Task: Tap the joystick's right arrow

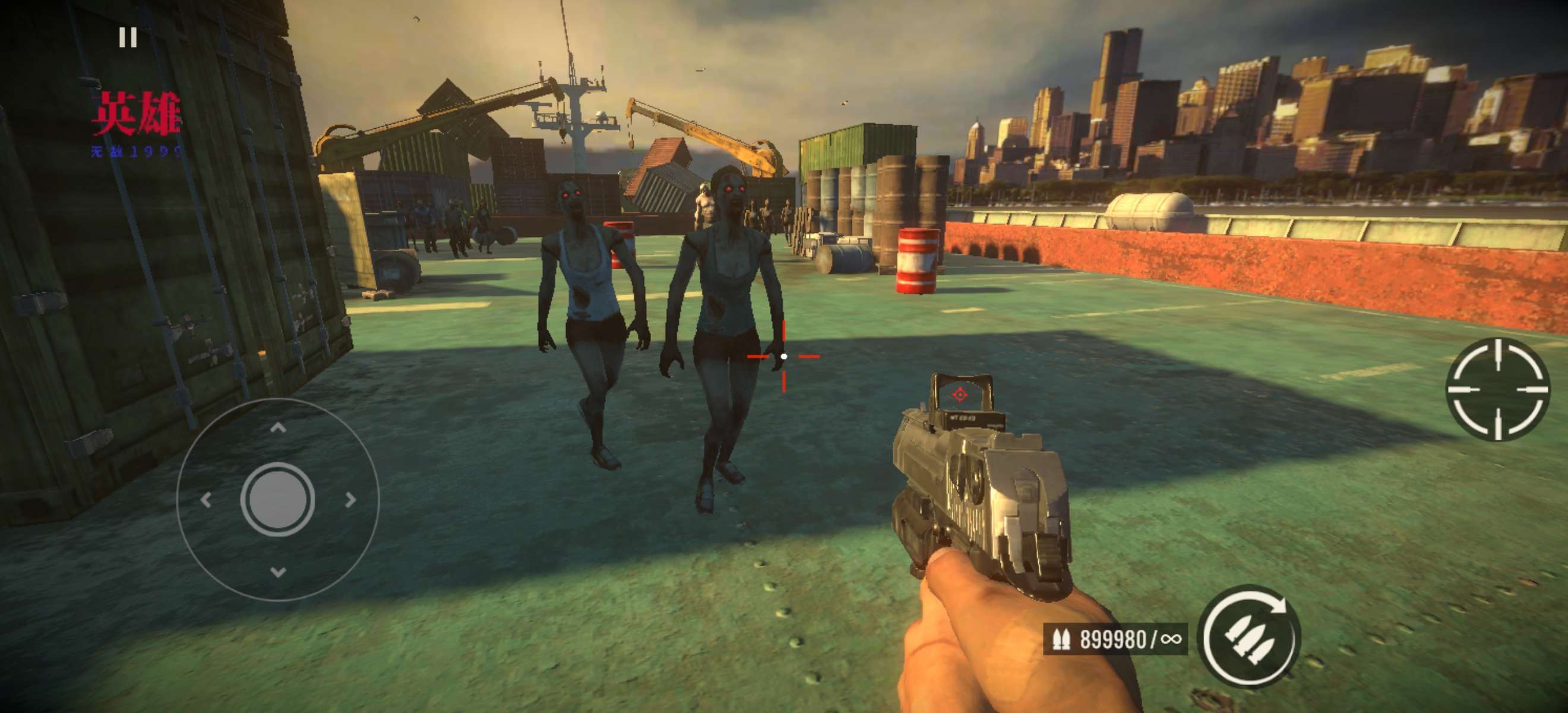Action: coord(350,500)
